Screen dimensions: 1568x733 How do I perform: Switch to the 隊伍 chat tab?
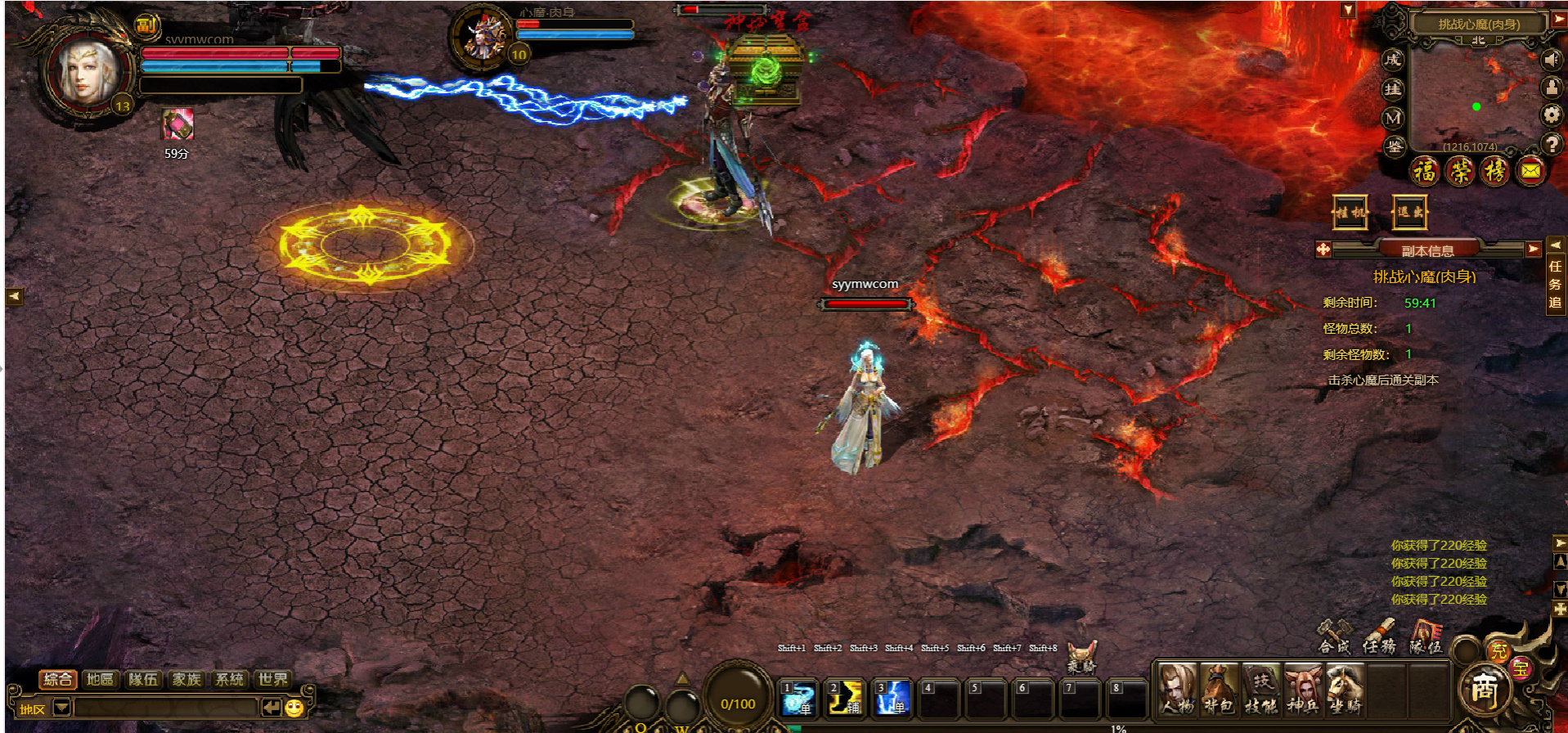143,680
